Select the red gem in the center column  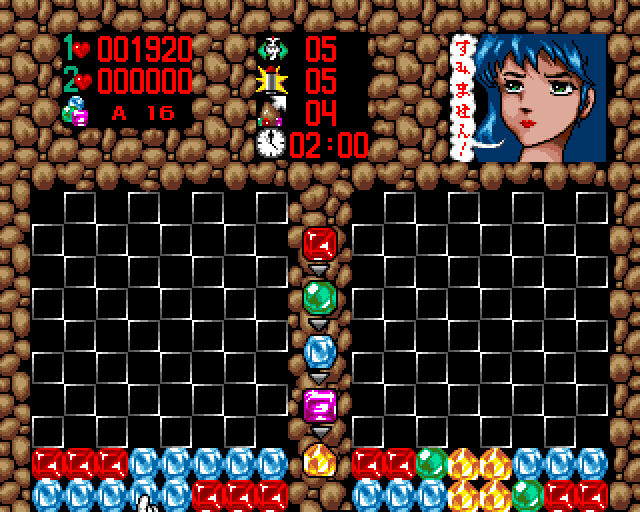pos(319,244)
